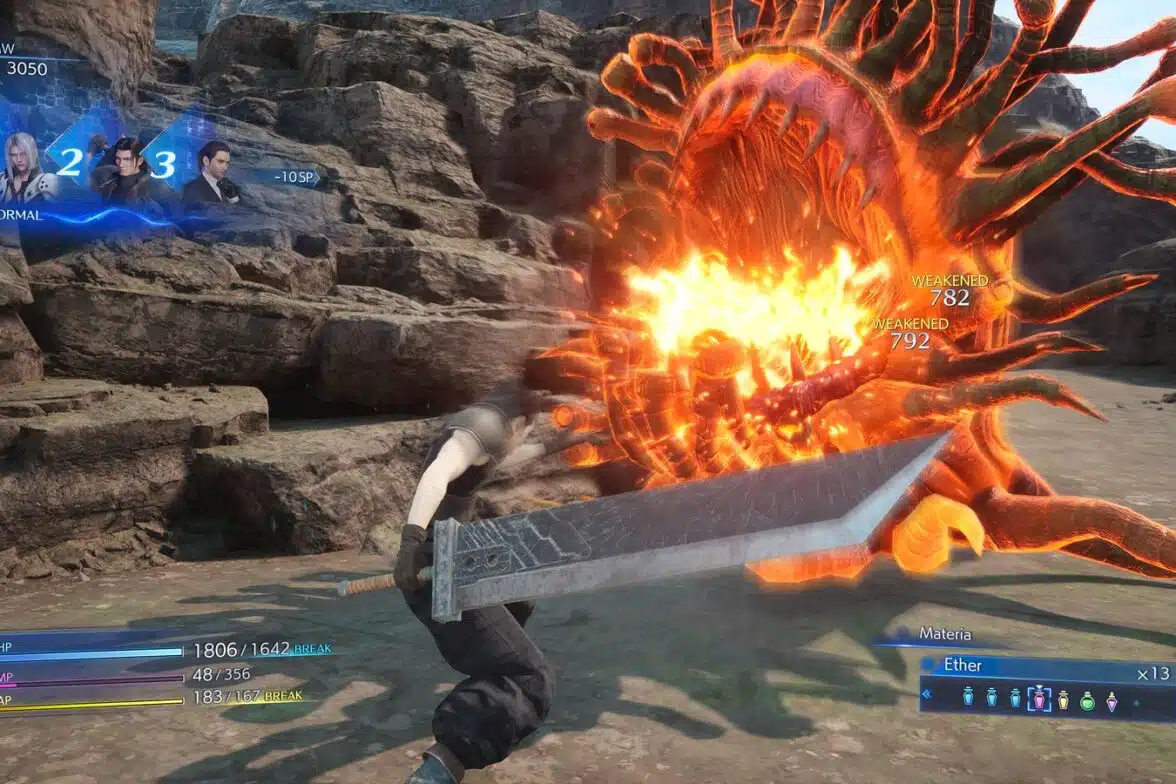Switch to the Materia command list
The image size is (1176, 784).
[944, 634]
